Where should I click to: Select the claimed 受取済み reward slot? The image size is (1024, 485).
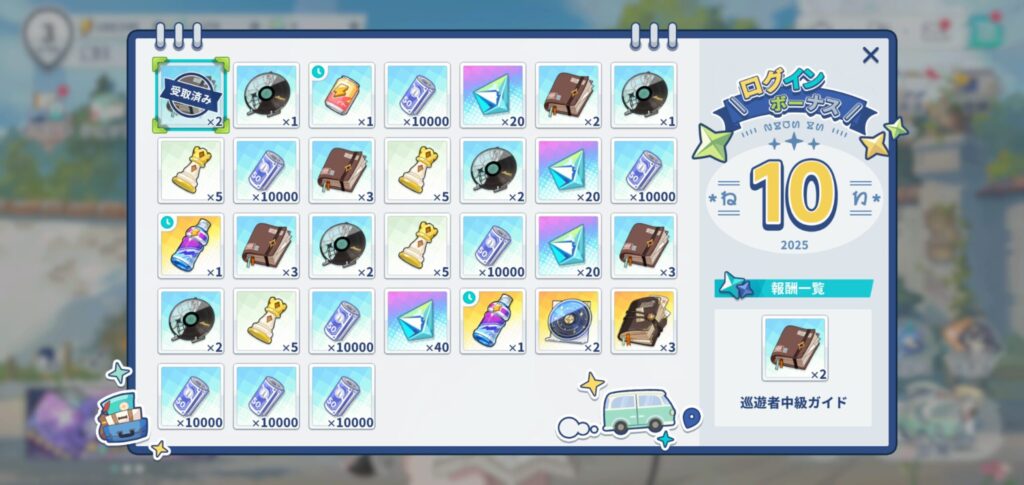[191, 95]
